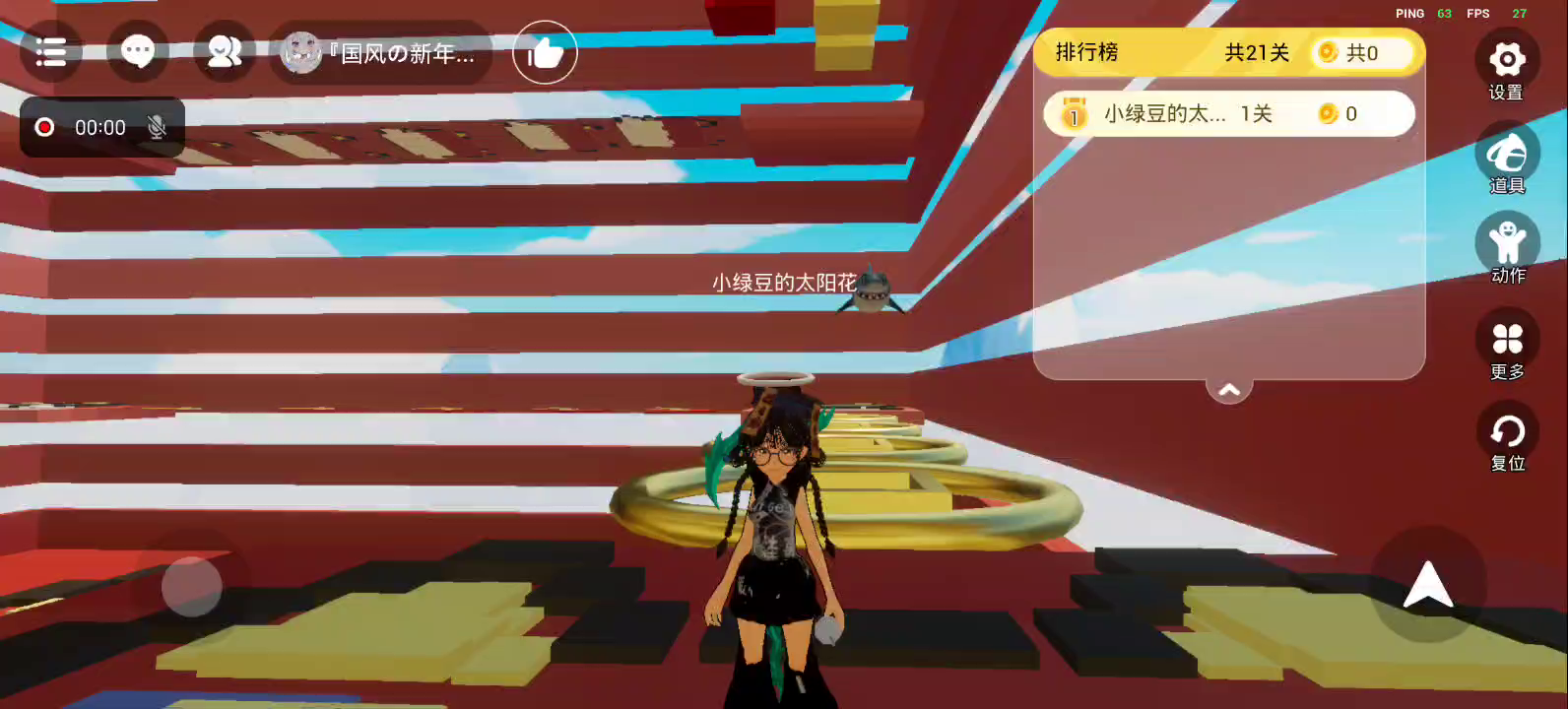The height and width of the screenshot is (709, 1568).
Task: Open the 道具 items menu
Action: point(1506,155)
